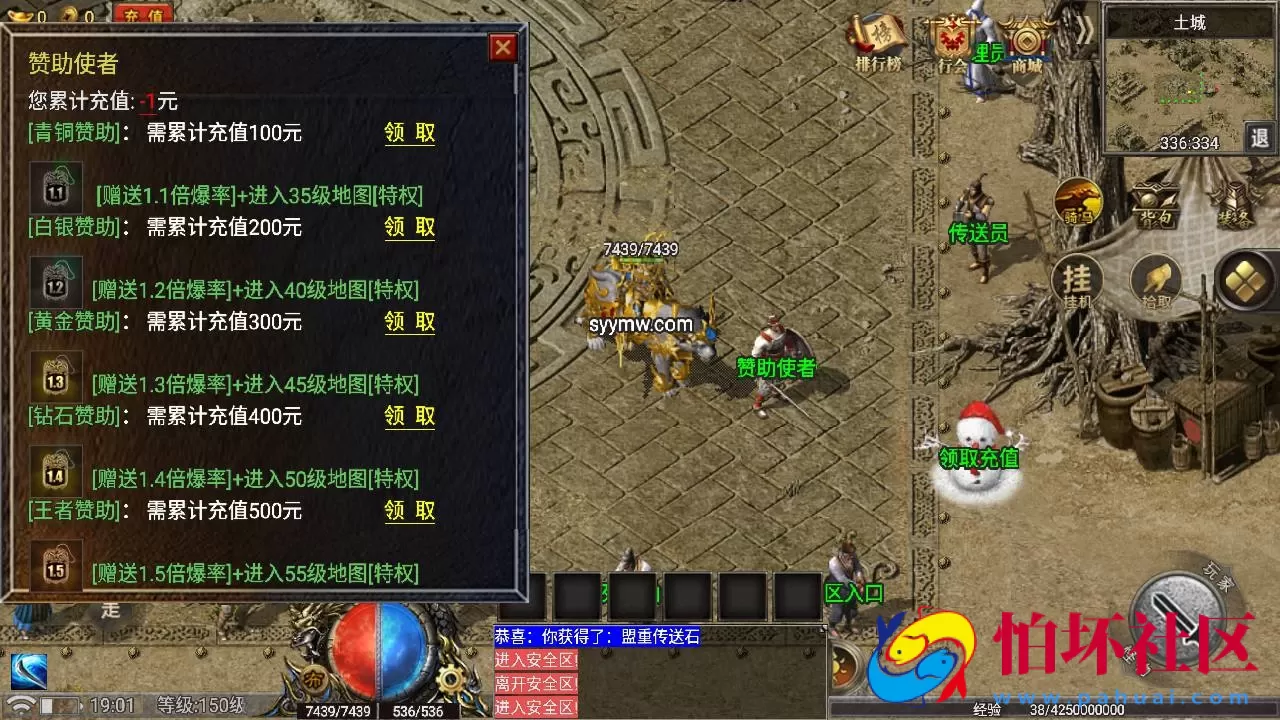
Task: Click 领取 next to 青铜赞助
Action: (410, 133)
